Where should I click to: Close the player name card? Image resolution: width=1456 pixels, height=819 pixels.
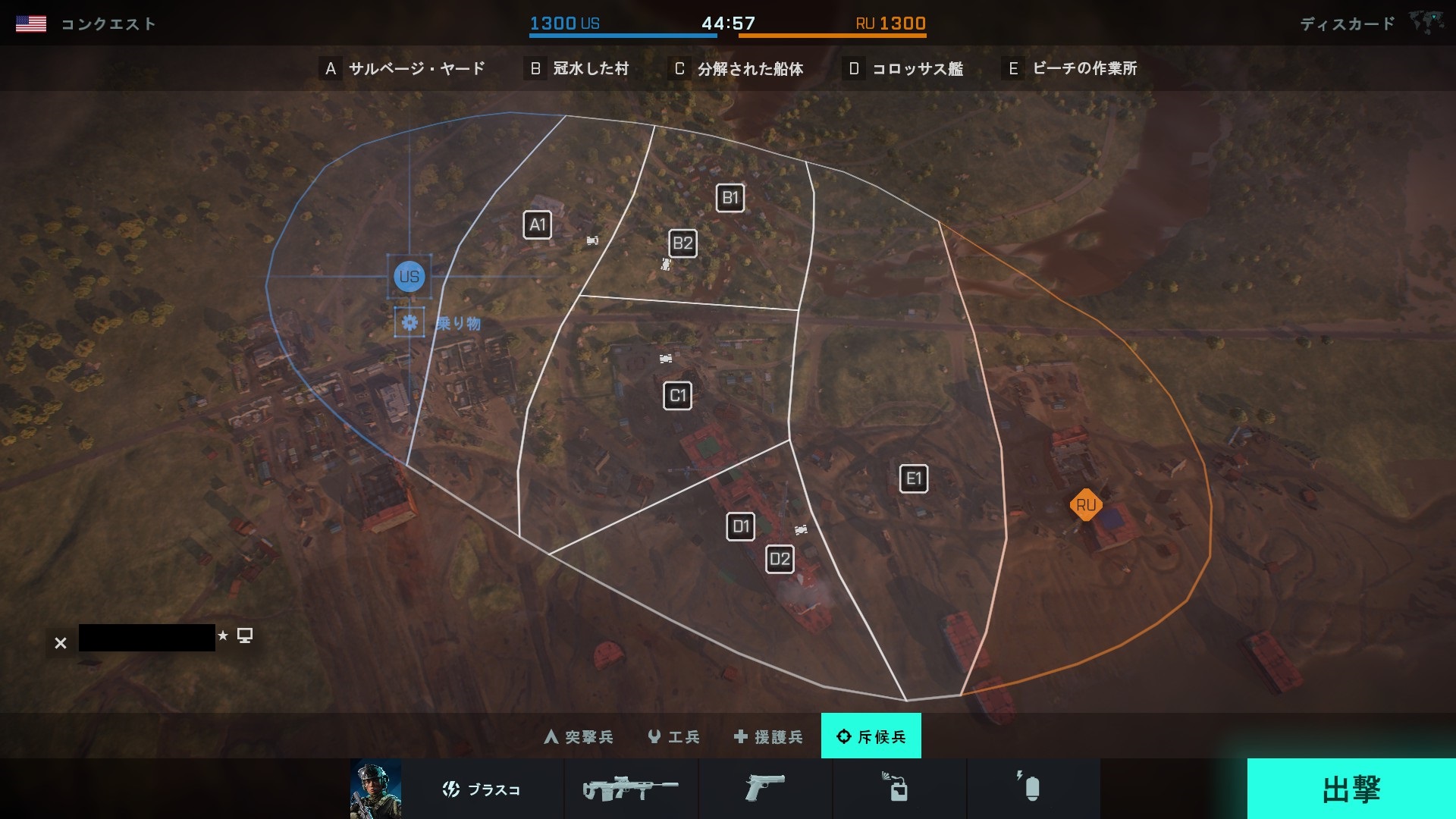(x=61, y=643)
